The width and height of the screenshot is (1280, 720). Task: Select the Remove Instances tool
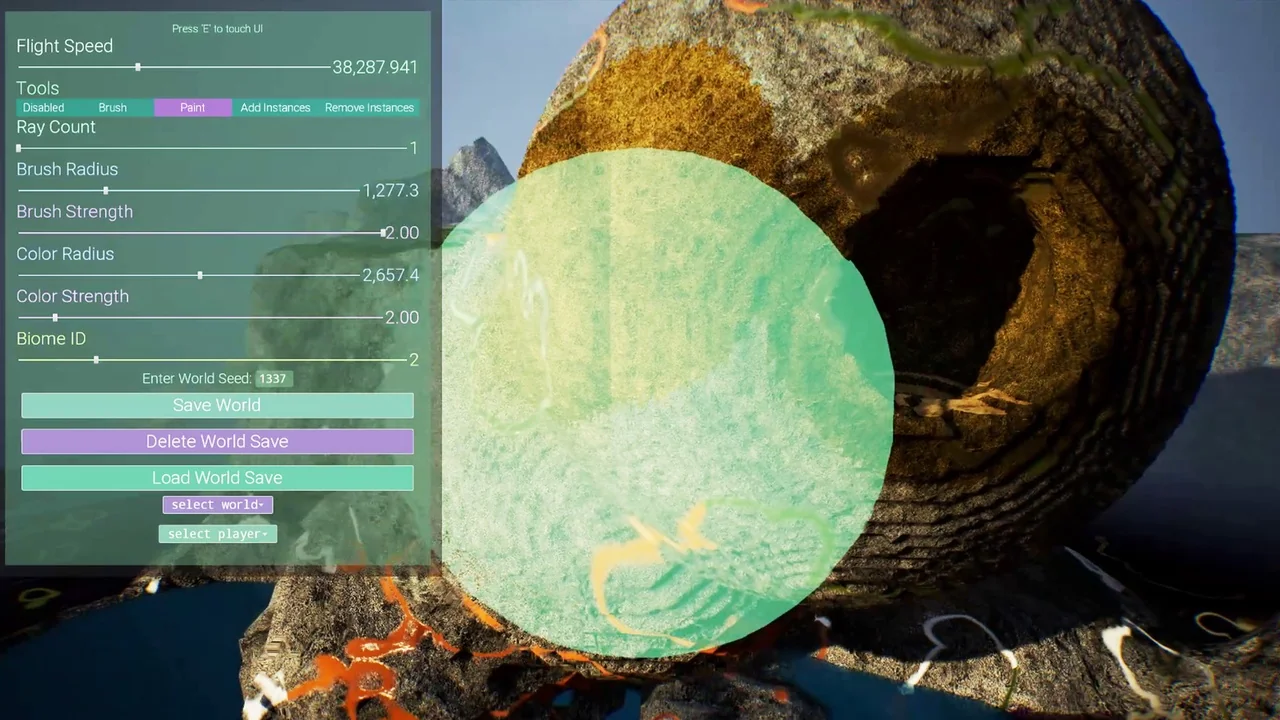click(x=369, y=108)
